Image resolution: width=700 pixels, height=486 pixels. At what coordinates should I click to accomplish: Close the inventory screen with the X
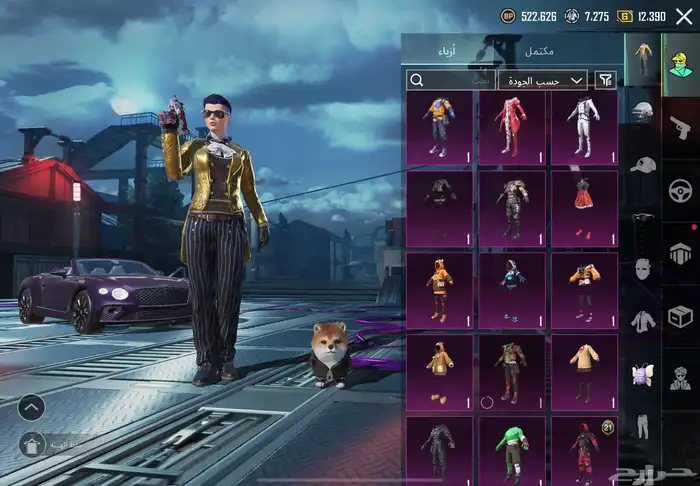tap(684, 16)
